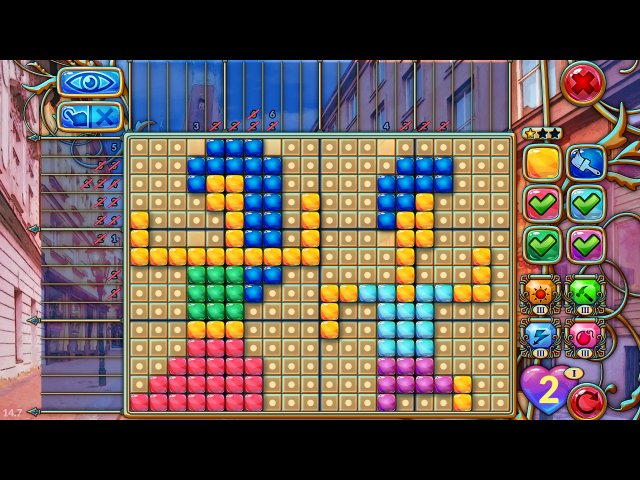Switch the fill or cross mode toggle
This screenshot has height=480, width=640.
[x=90, y=116]
